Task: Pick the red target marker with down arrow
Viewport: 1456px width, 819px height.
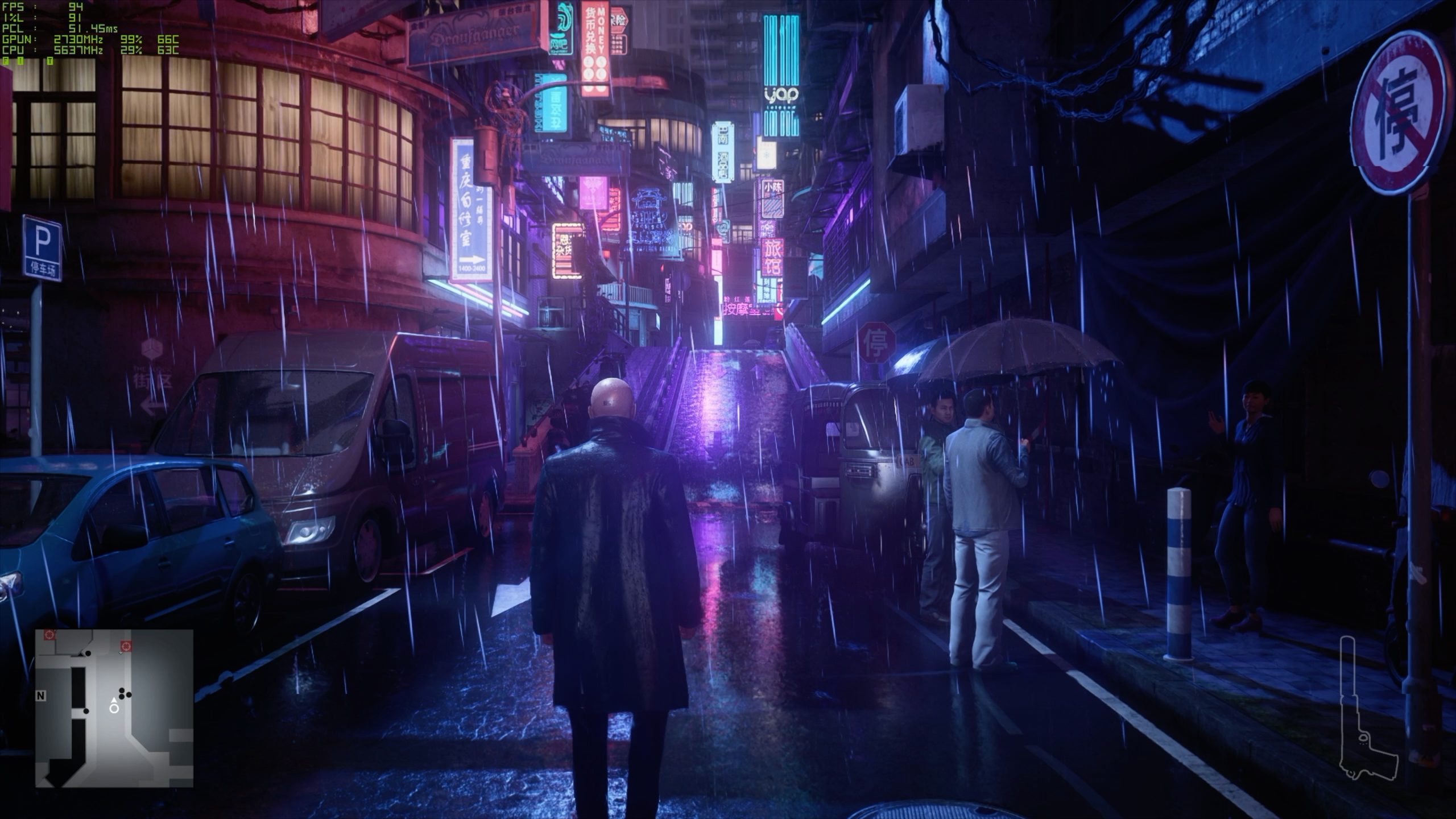Action: tap(126, 646)
